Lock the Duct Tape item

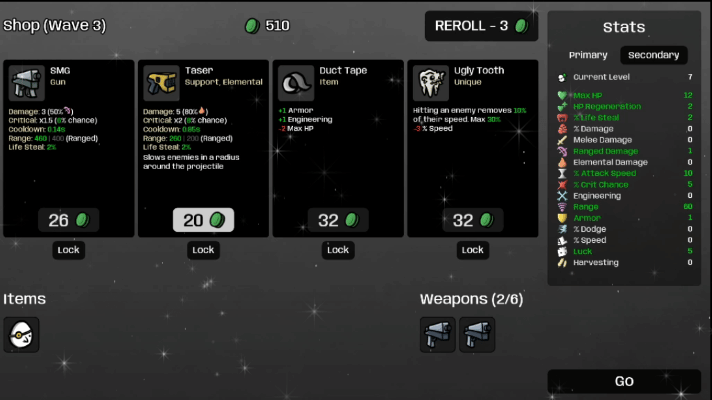click(338, 250)
